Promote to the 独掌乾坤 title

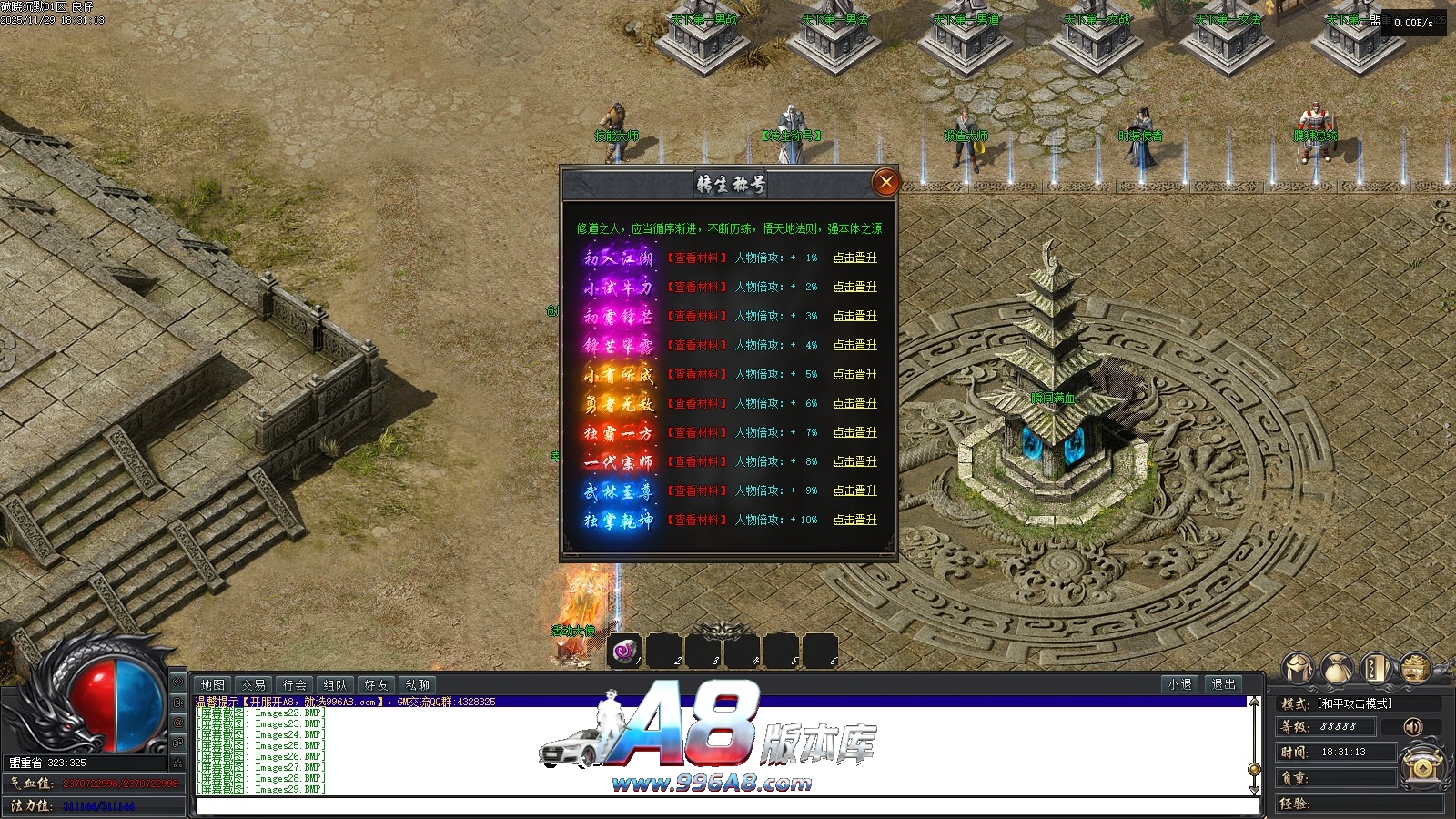854,520
